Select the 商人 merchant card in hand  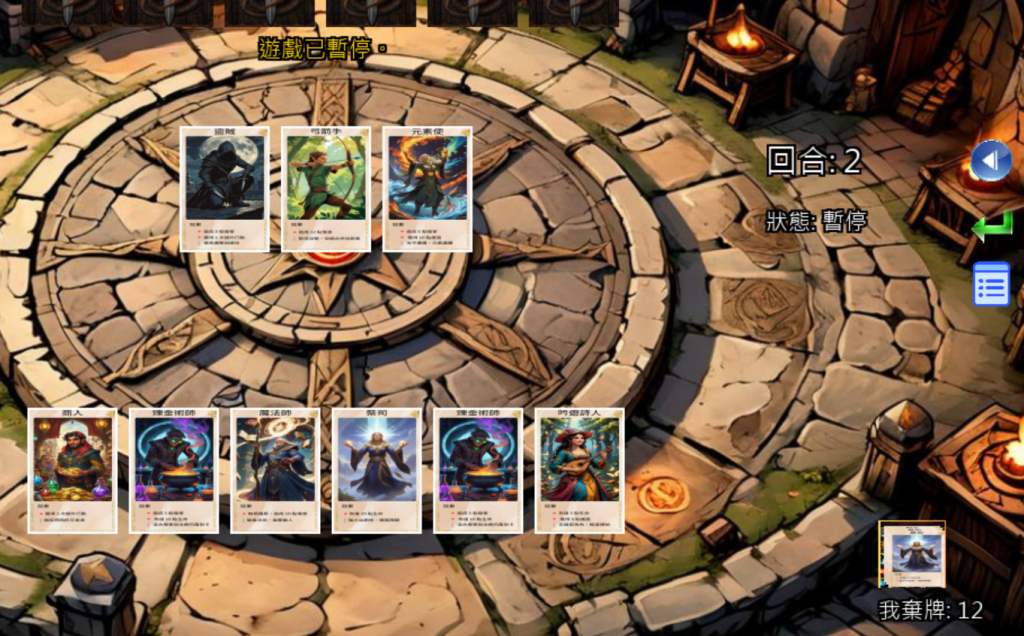[72, 470]
